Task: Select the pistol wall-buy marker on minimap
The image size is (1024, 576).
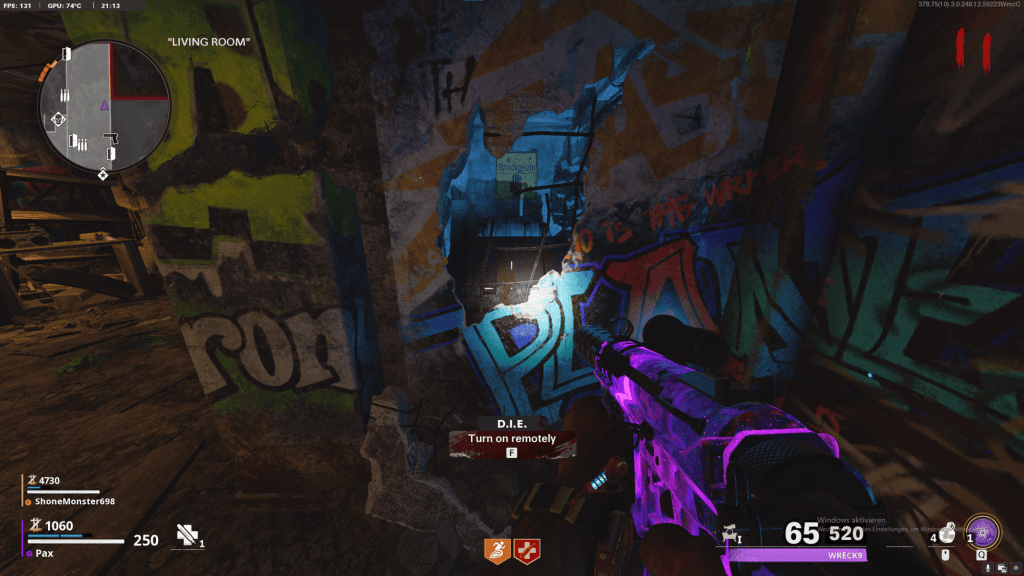Action: tap(111, 136)
